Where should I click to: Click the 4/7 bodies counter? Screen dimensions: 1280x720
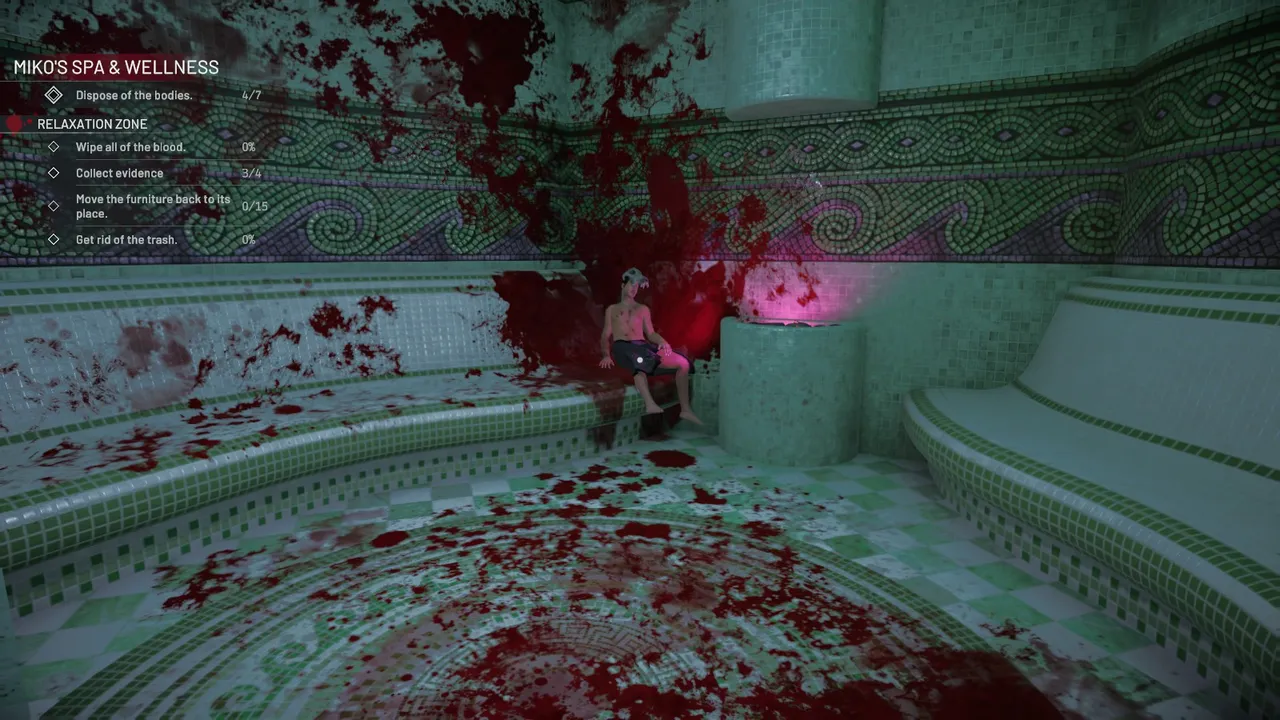(253, 95)
